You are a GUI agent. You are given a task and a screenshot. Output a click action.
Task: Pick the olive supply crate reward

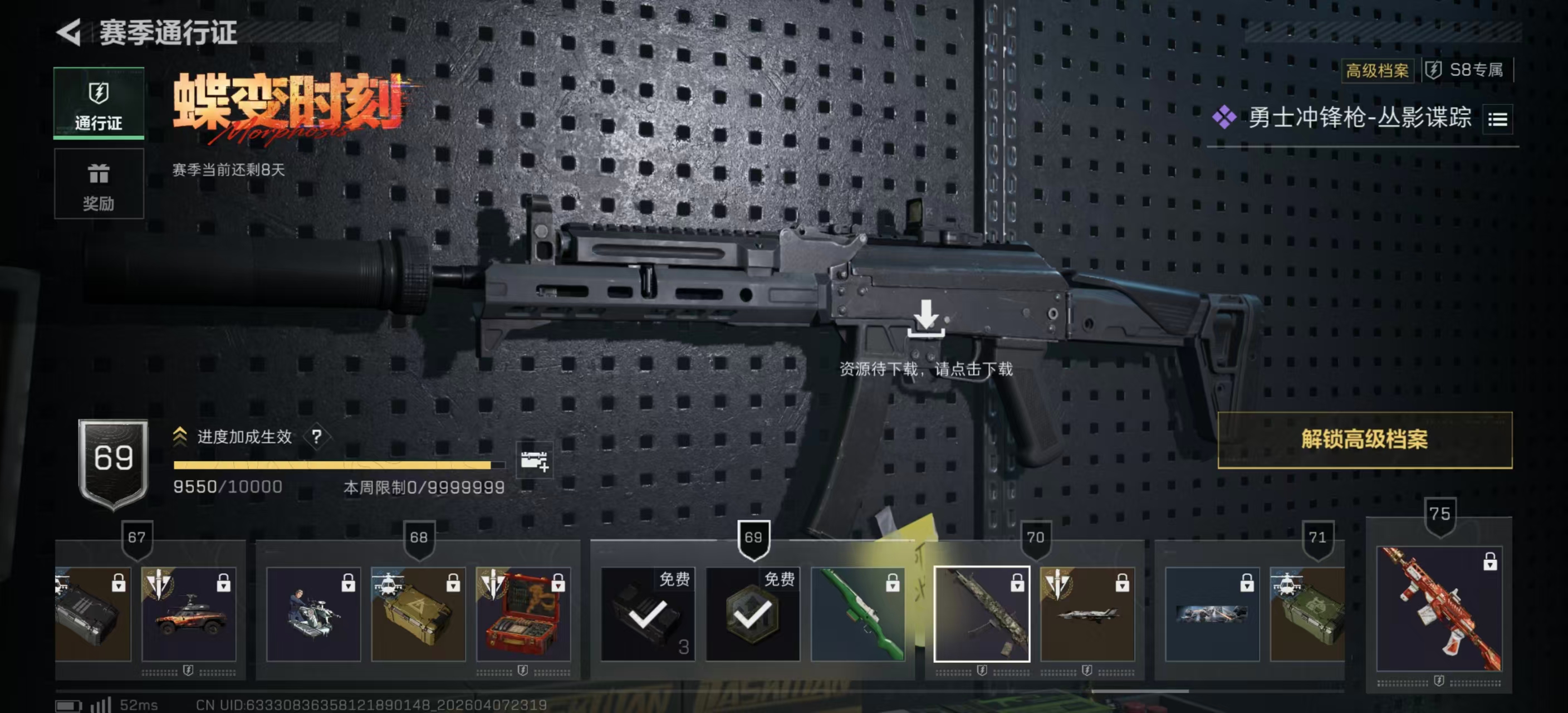pyautogui.click(x=418, y=614)
